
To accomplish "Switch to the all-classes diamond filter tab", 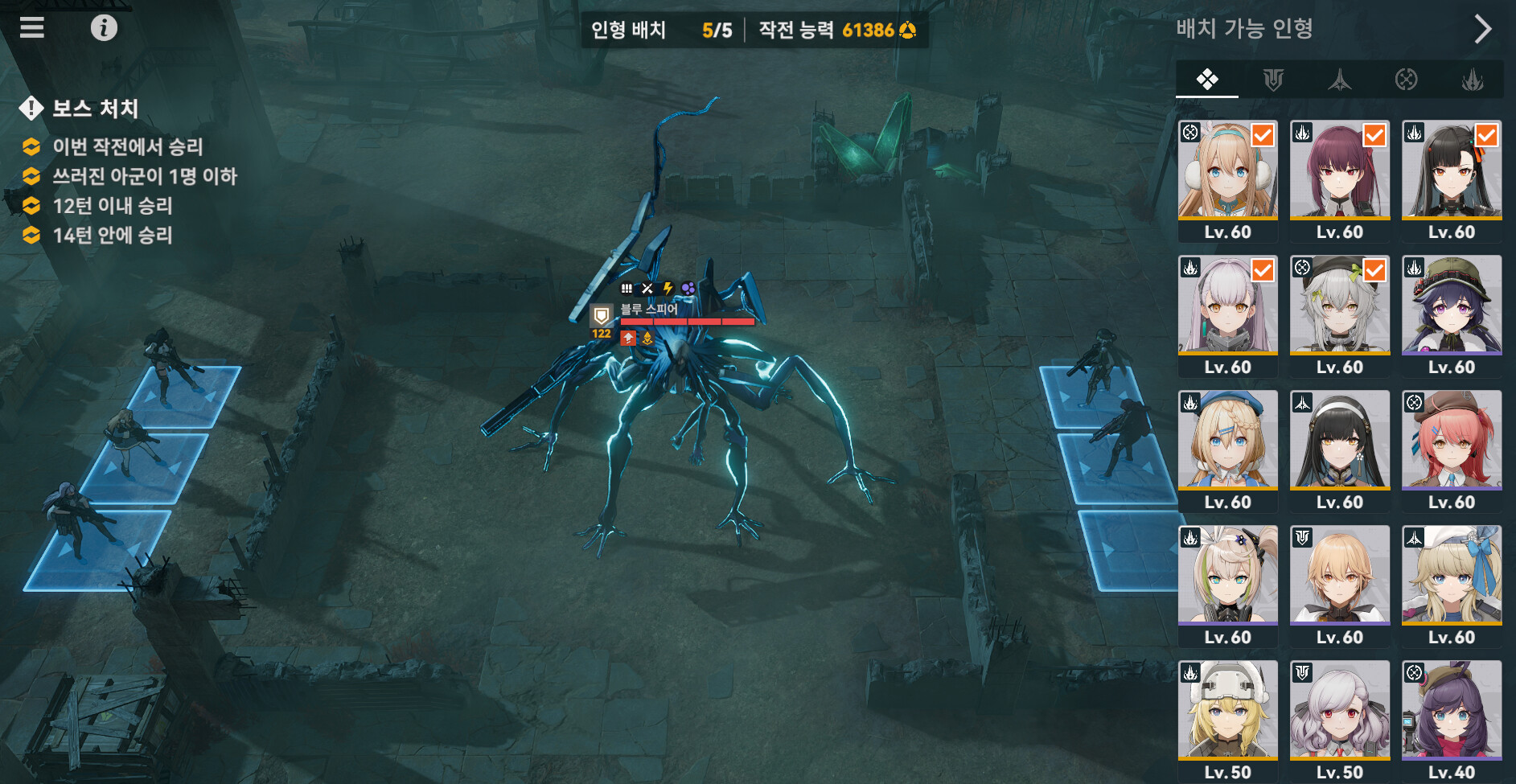I will pos(1206,80).
